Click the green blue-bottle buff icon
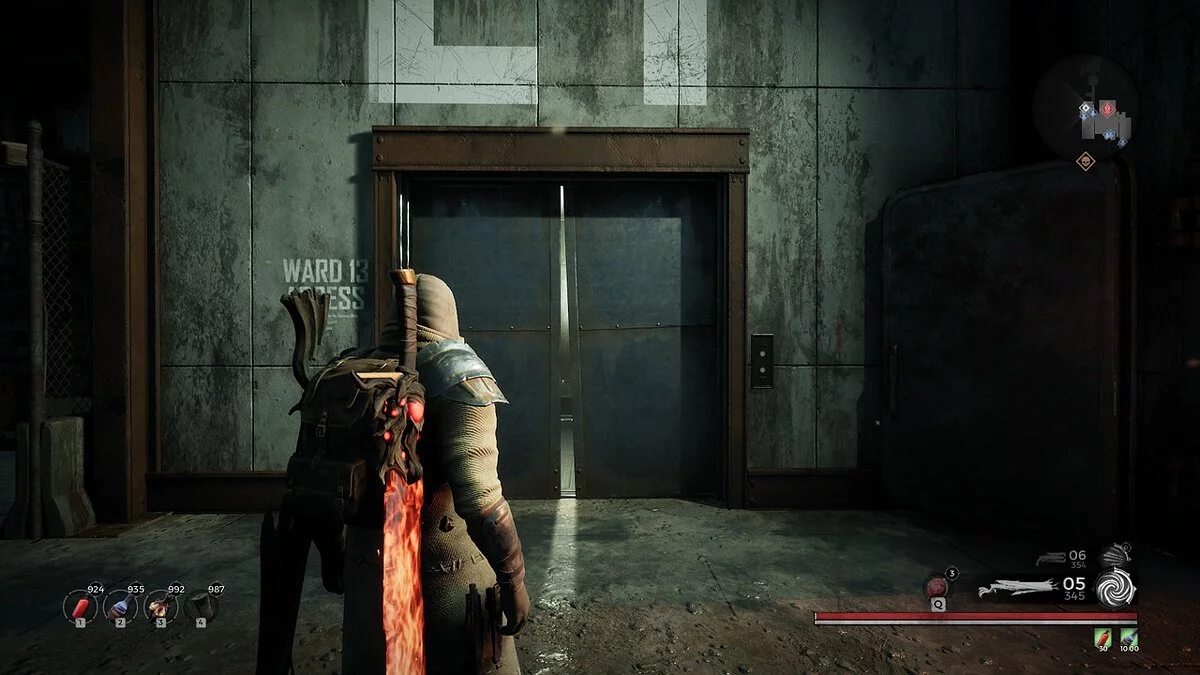This screenshot has height=675, width=1200. pyautogui.click(x=1129, y=636)
